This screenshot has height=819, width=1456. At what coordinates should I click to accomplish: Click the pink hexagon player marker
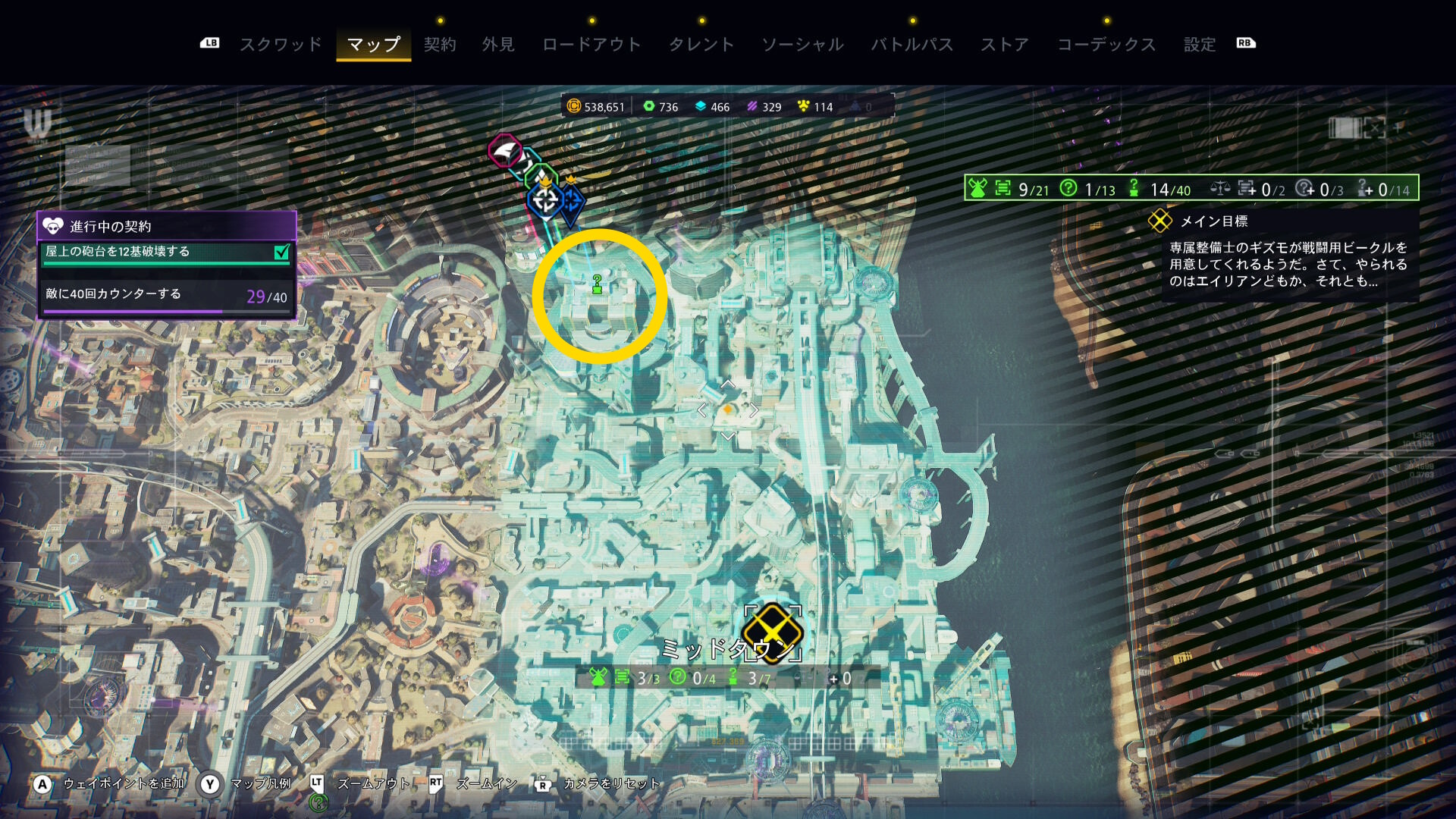[504, 151]
